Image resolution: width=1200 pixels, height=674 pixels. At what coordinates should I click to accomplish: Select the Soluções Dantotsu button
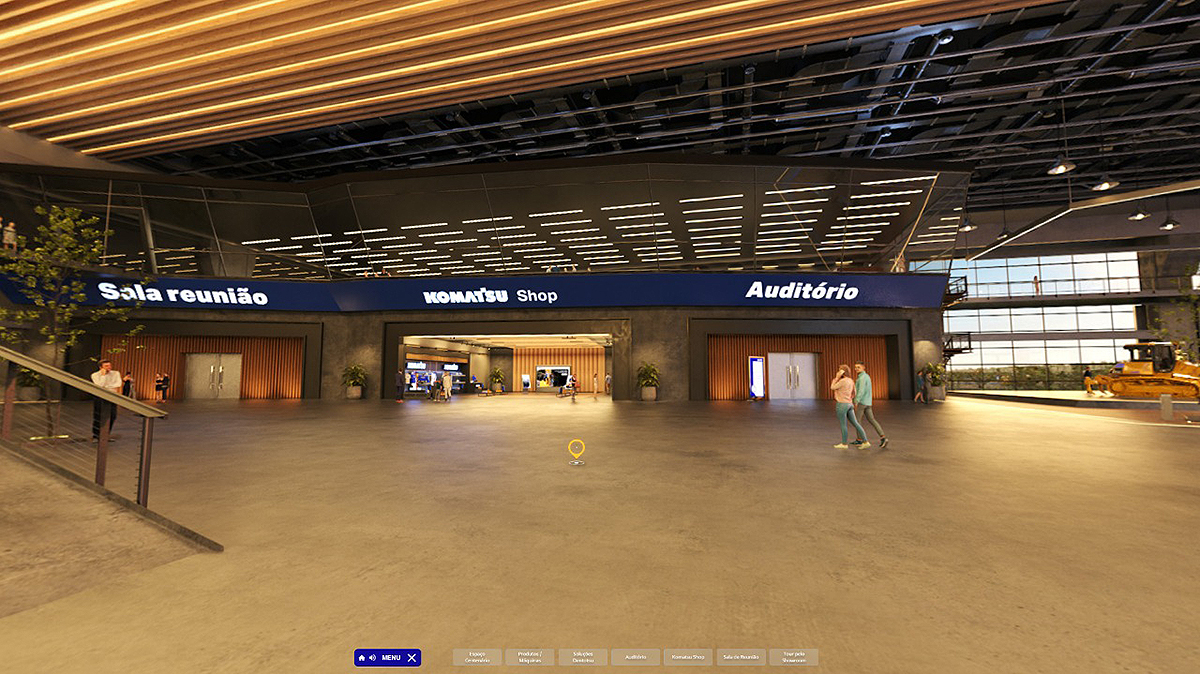point(583,658)
